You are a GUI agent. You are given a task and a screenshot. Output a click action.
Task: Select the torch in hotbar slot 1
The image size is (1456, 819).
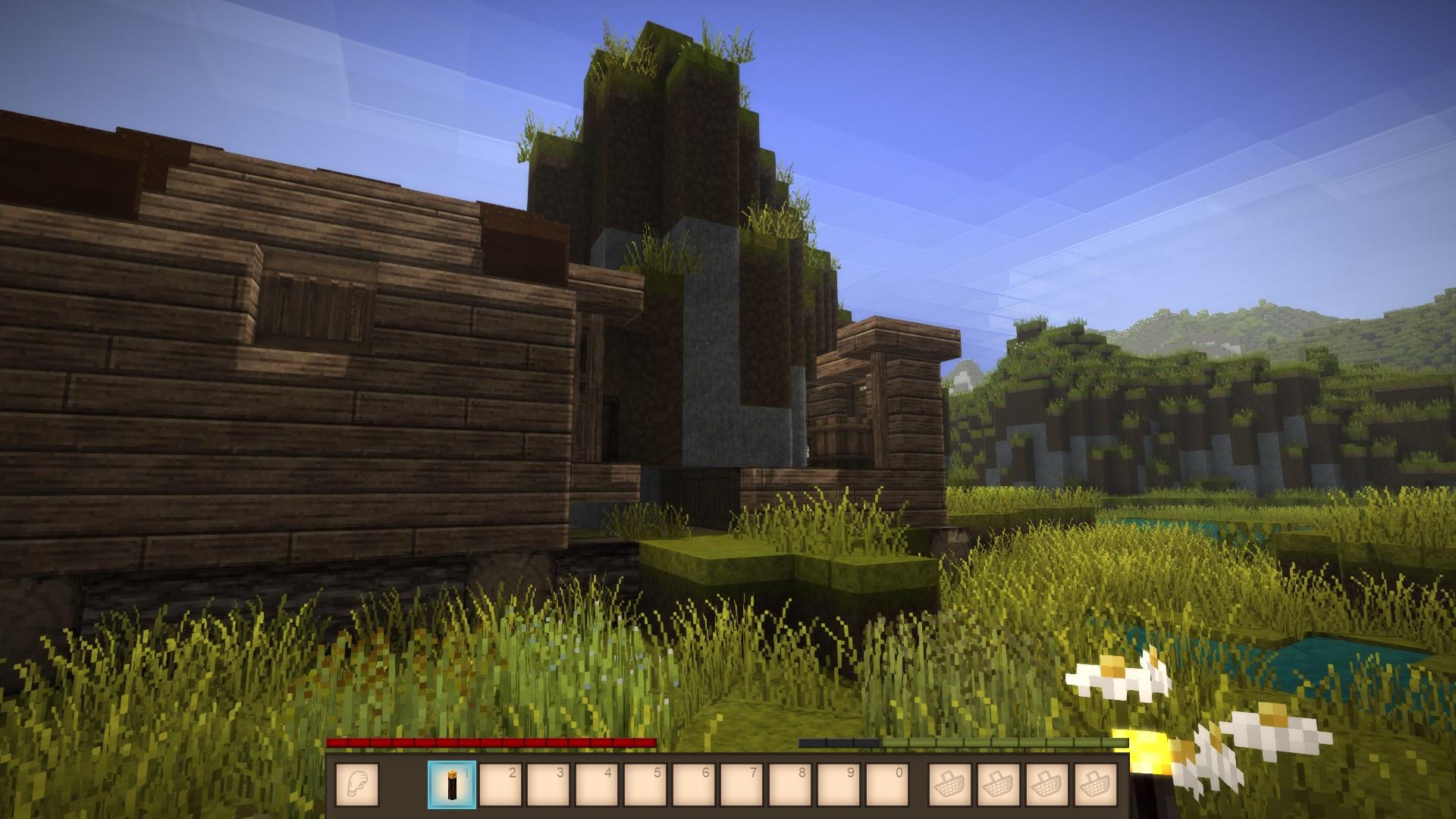452,784
